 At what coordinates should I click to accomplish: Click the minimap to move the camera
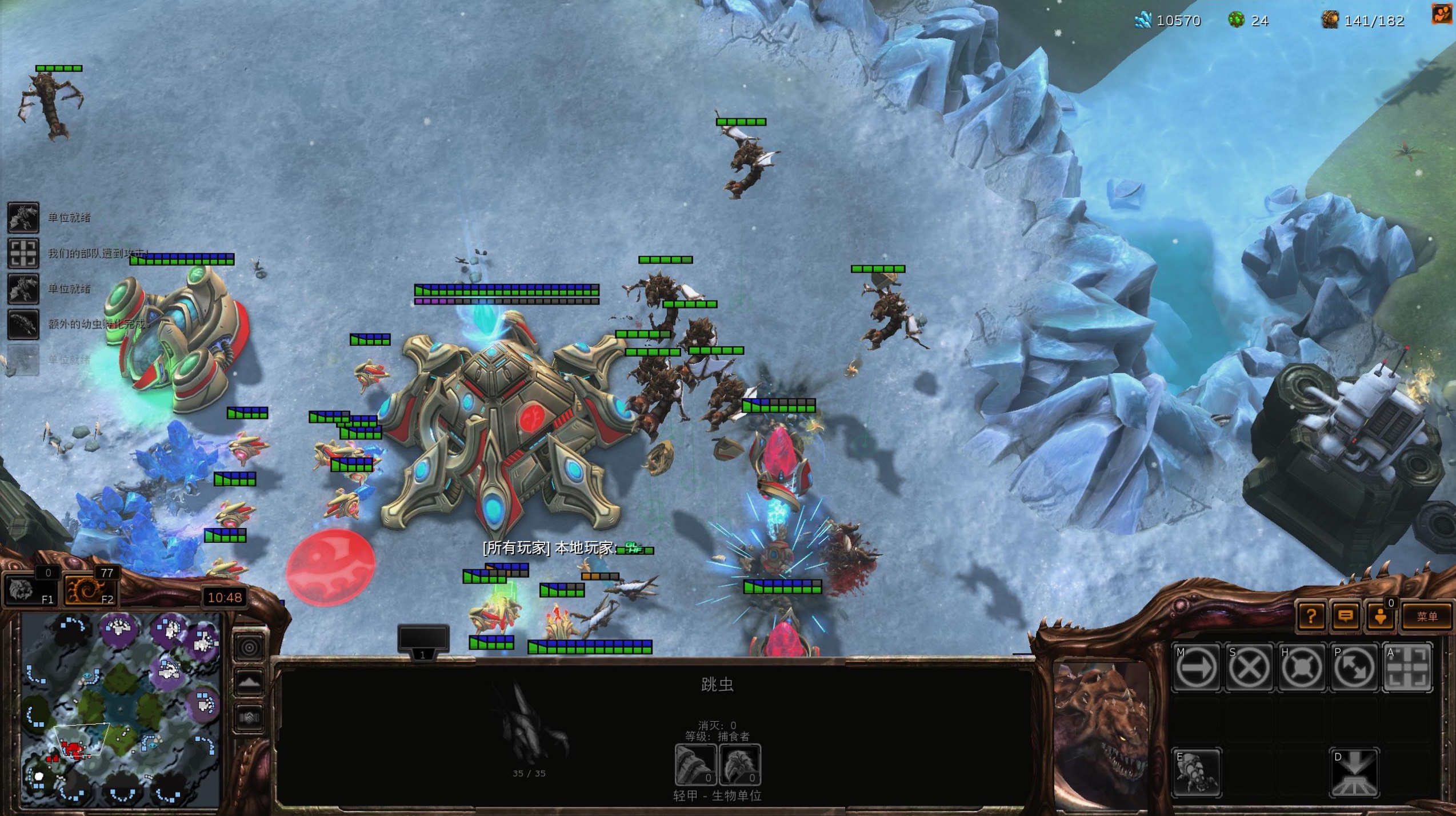(120, 709)
